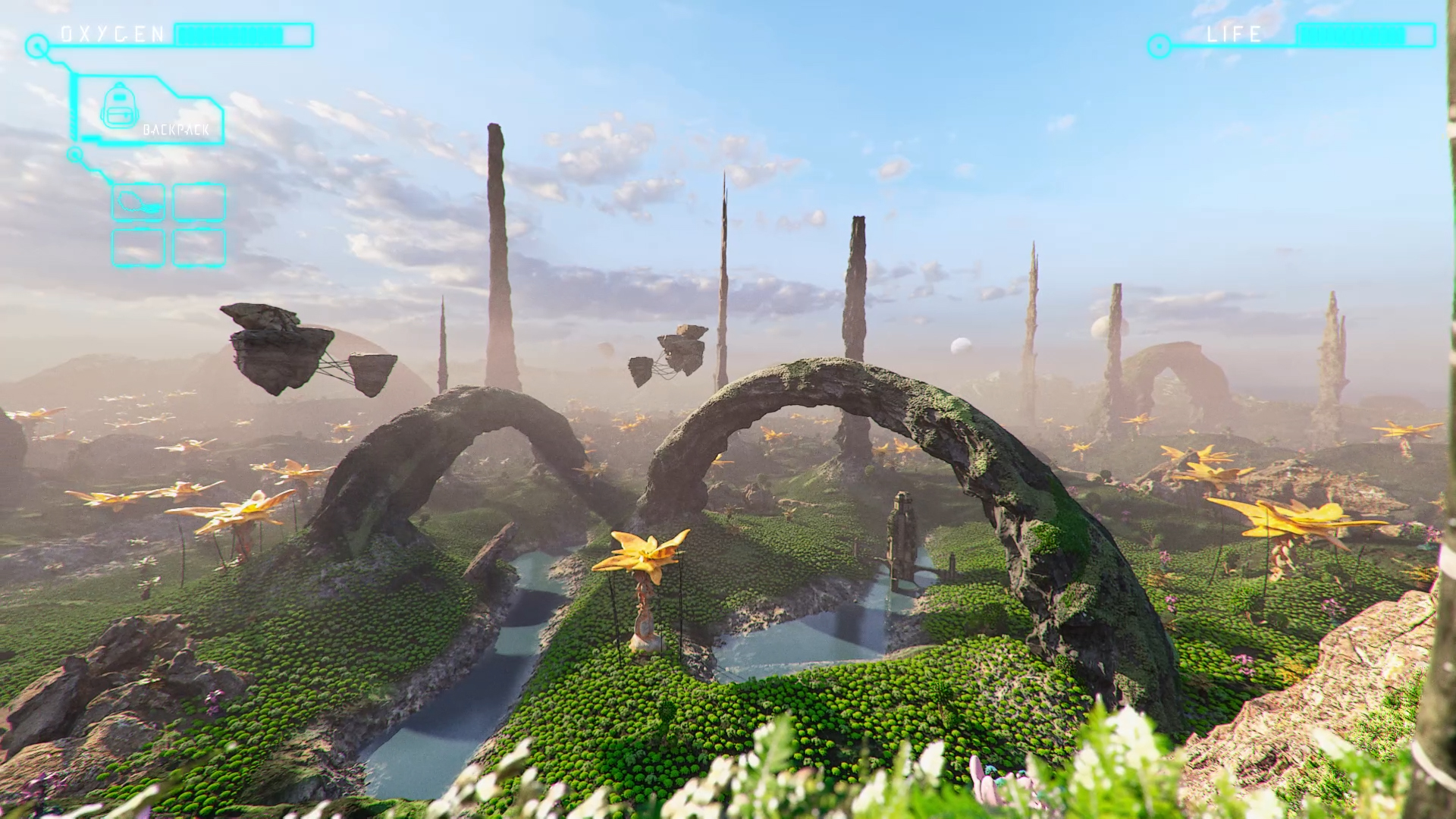Select the backpack slot holding an item

pos(138,202)
